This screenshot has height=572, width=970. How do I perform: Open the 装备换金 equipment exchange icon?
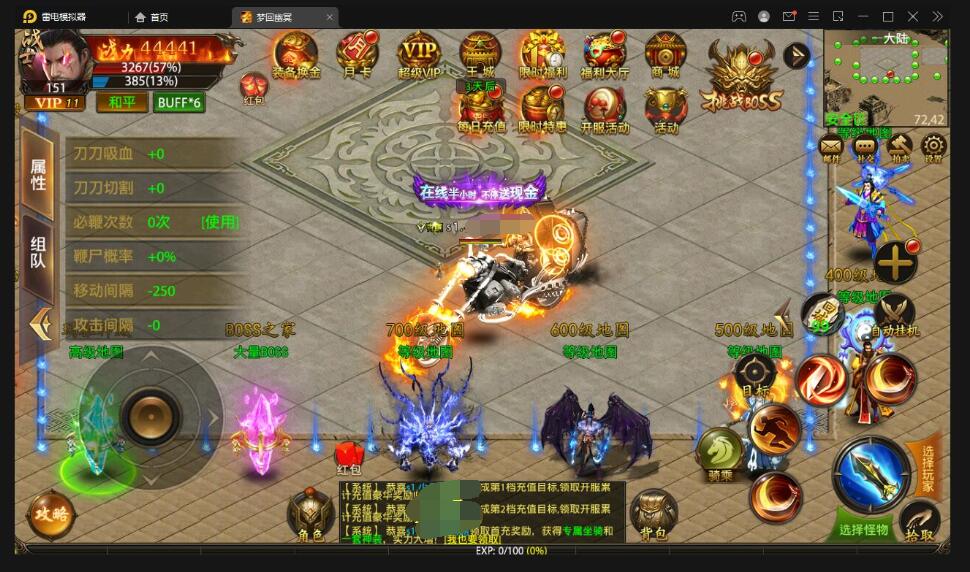[x=295, y=53]
